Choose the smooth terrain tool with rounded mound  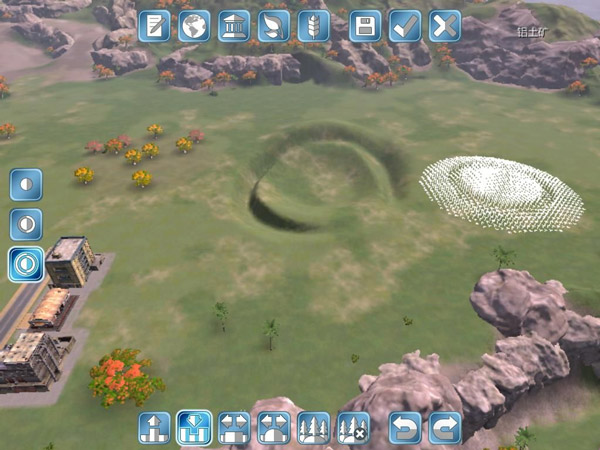[x=273, y=428]
